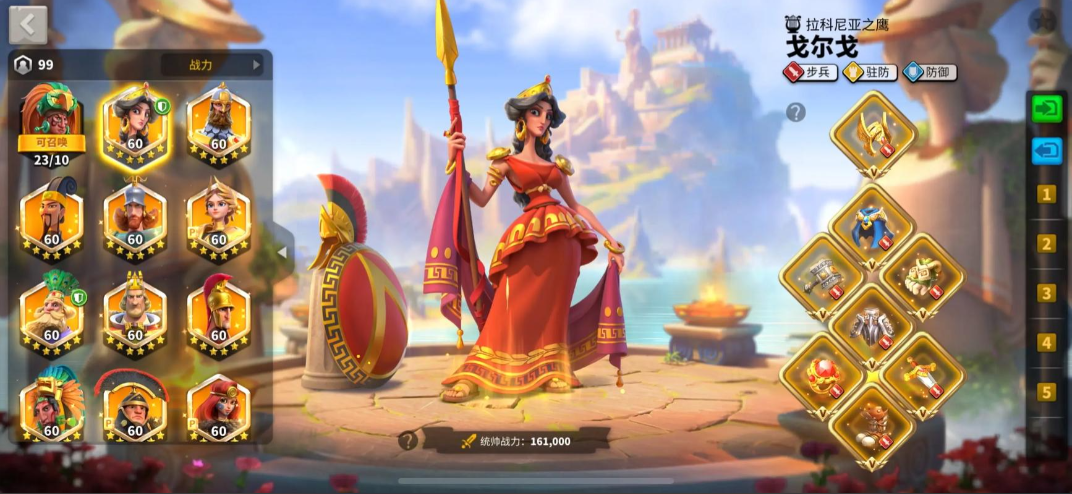Open the help icon beside 统帅战力

tap(408, 440)
